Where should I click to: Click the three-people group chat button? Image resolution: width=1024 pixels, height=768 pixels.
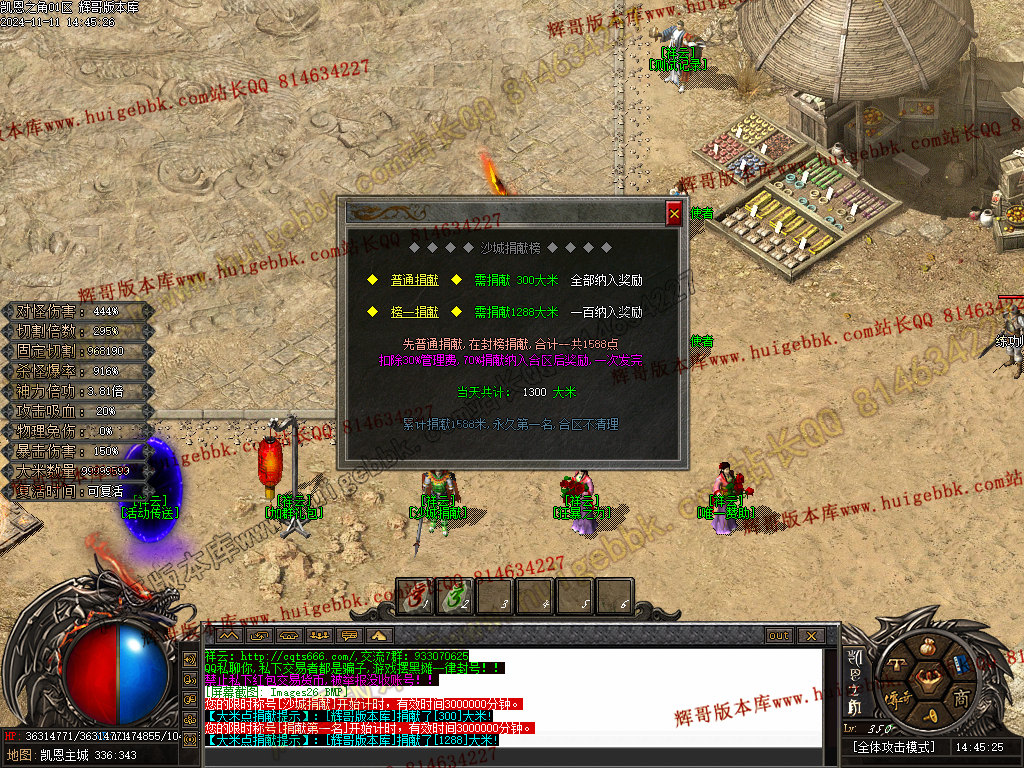click(320, 636)
